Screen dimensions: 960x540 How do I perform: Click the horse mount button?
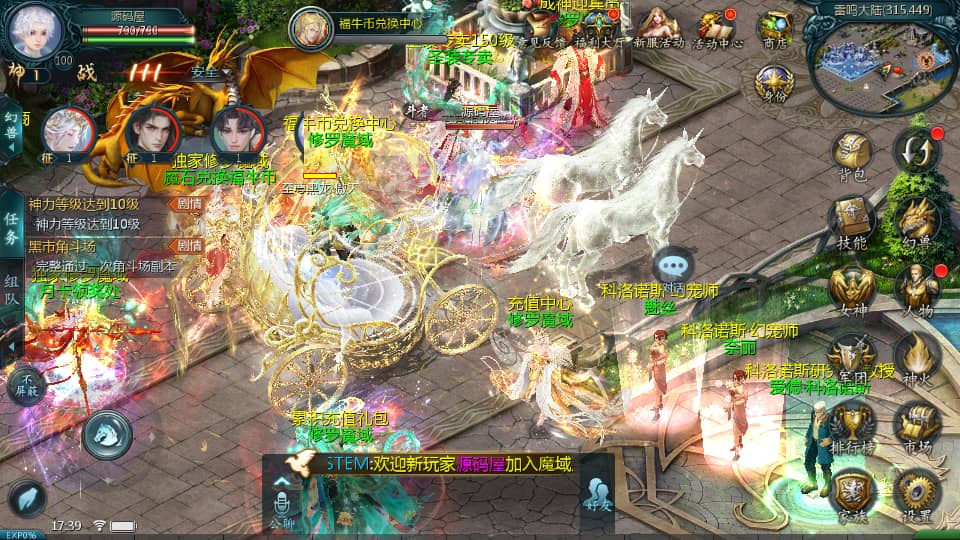tap(108, 434)
